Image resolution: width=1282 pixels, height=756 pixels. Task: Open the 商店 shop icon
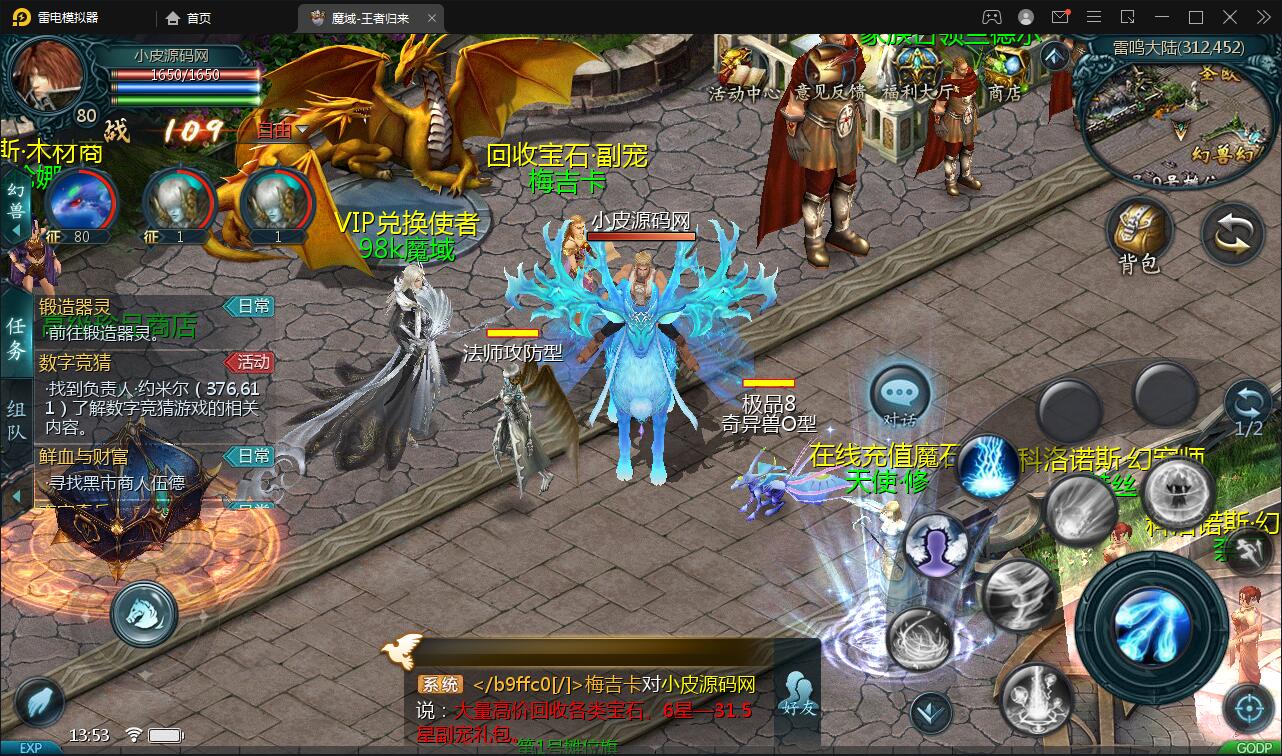coord(1004,73)
